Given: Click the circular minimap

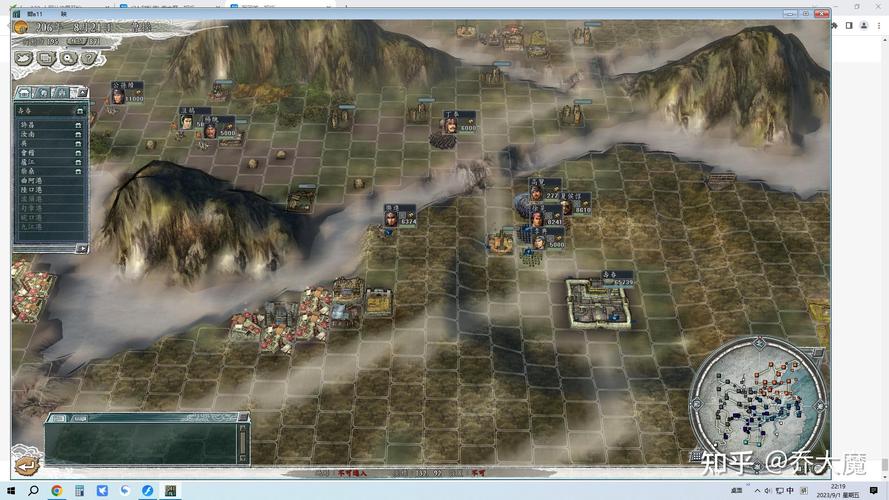Looking at the screenshot, I should pyautogui.click(x=757, y=401).
